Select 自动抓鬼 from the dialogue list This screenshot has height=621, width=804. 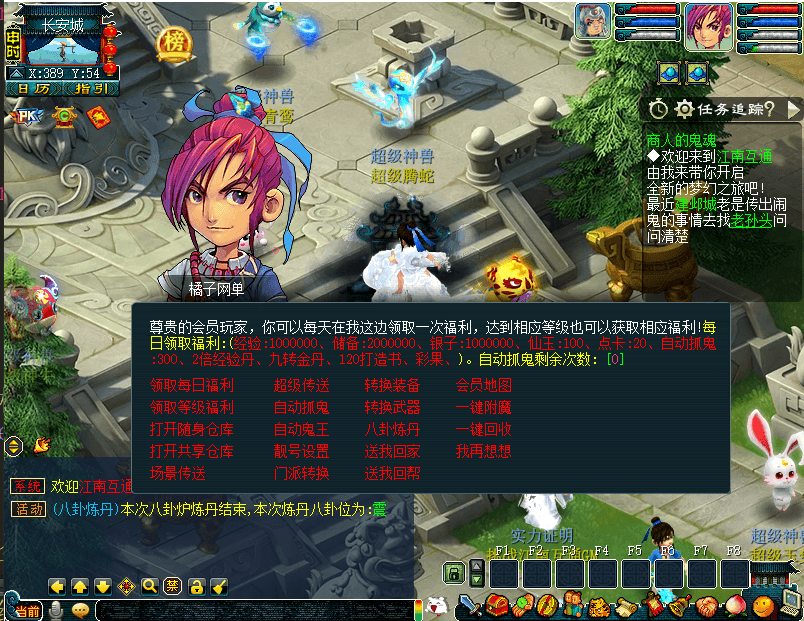coord(301,407)
